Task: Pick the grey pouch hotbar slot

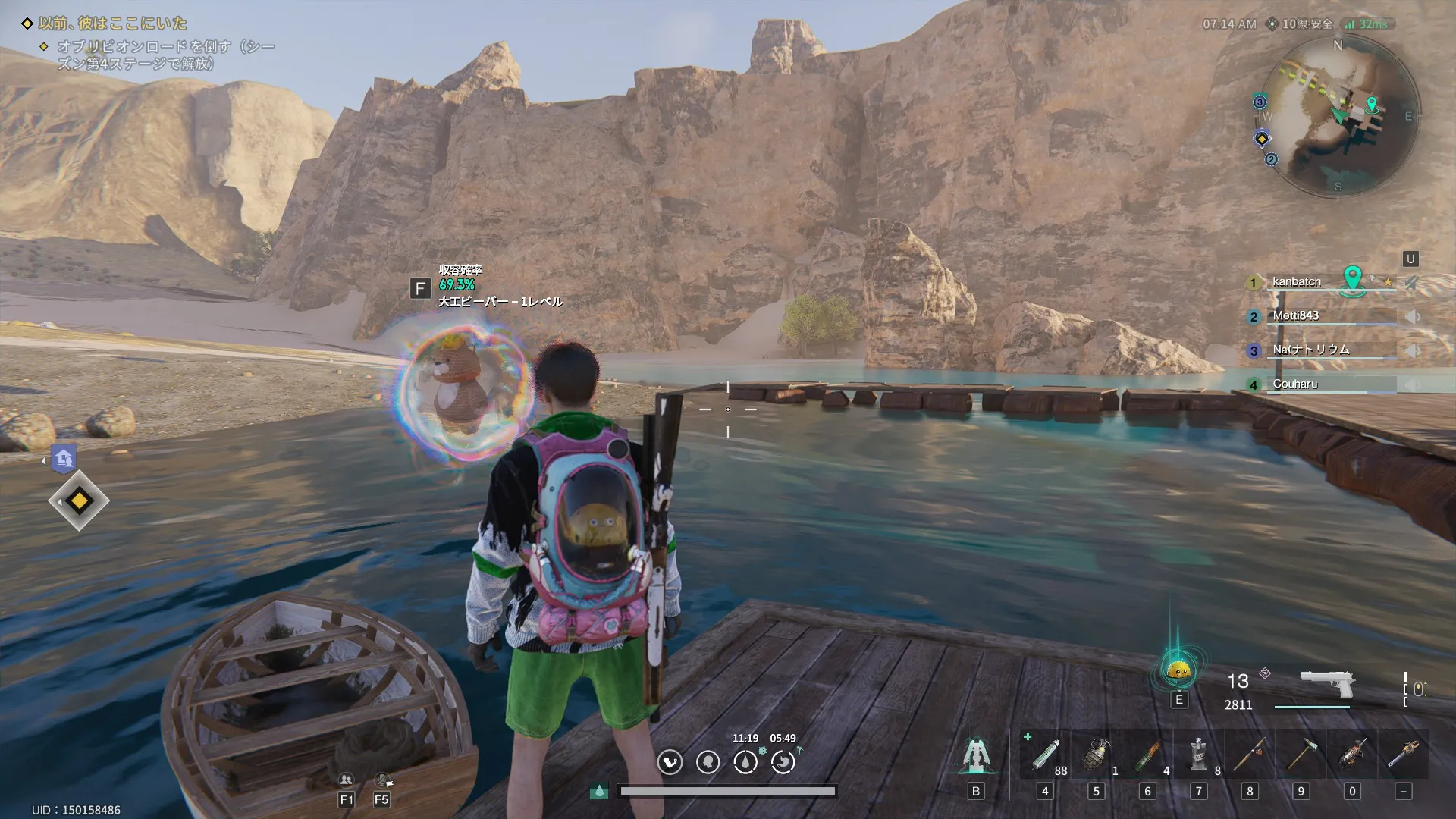Action: click(1198, 755)
